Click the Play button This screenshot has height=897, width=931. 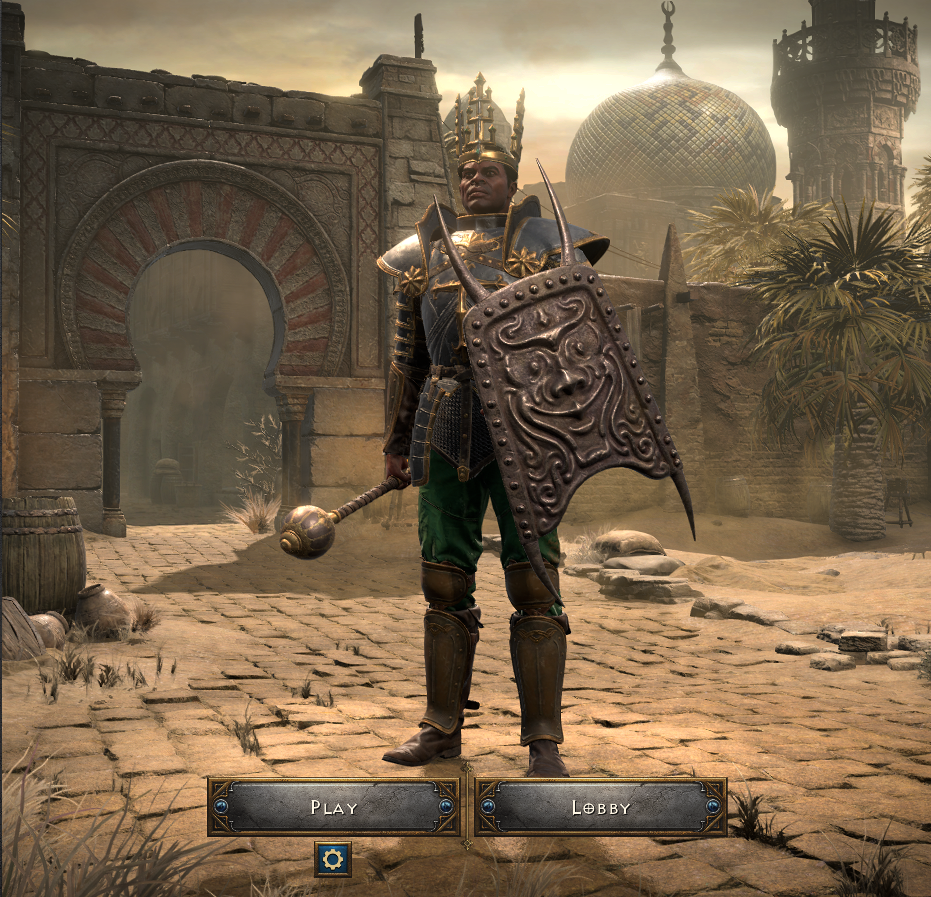(x=333, y=807)
